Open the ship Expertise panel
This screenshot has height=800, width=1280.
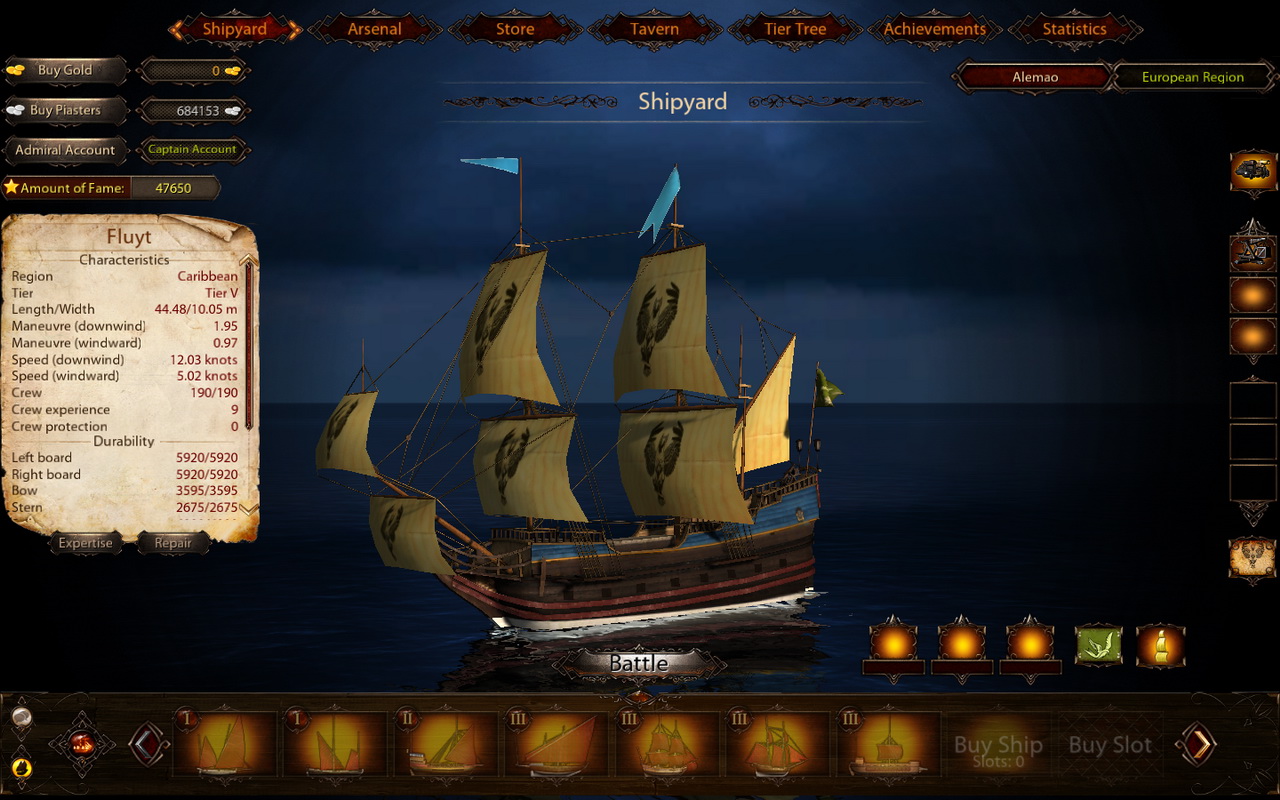point(86,543)
